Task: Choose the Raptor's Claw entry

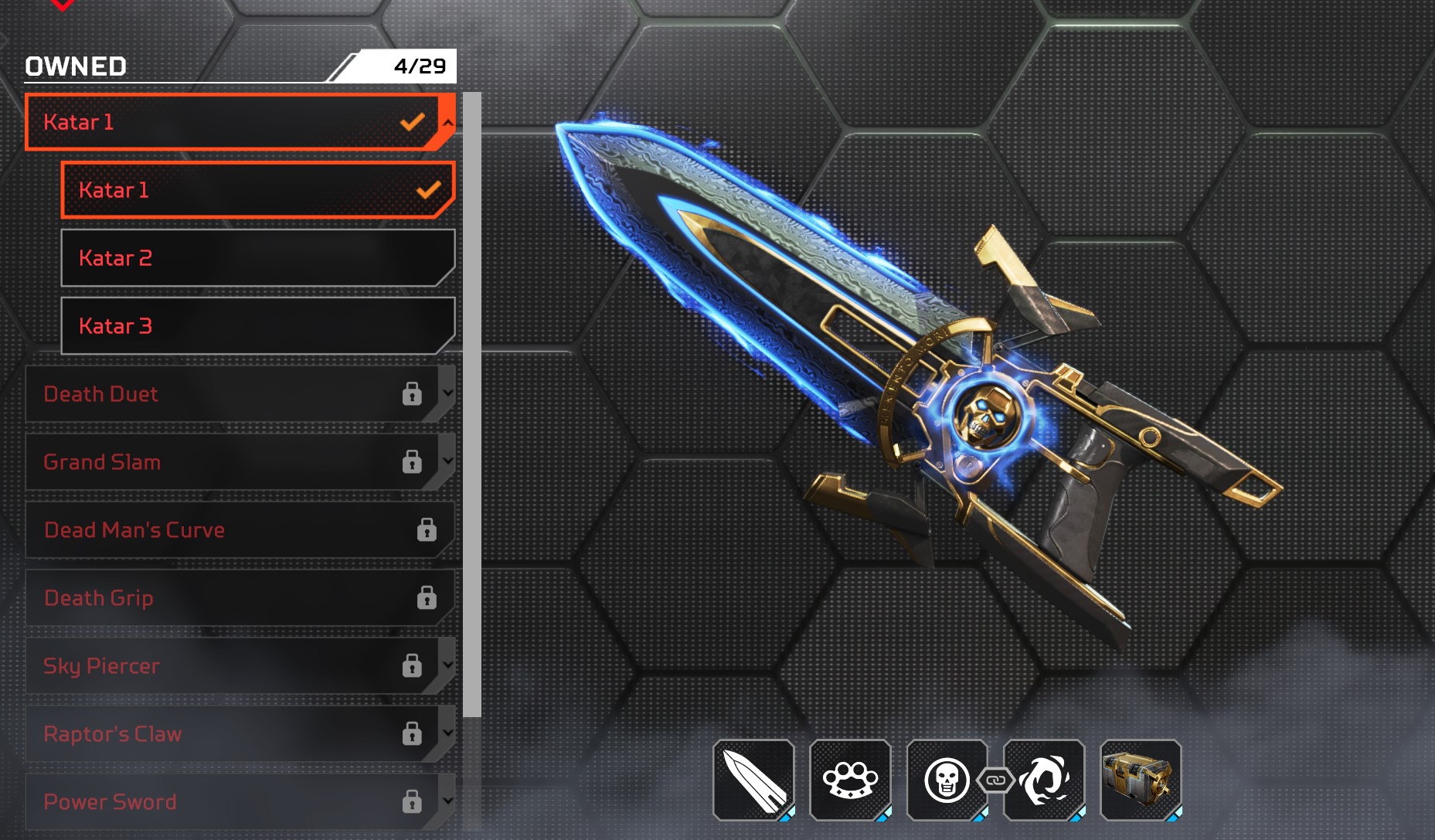Action: 224,734
